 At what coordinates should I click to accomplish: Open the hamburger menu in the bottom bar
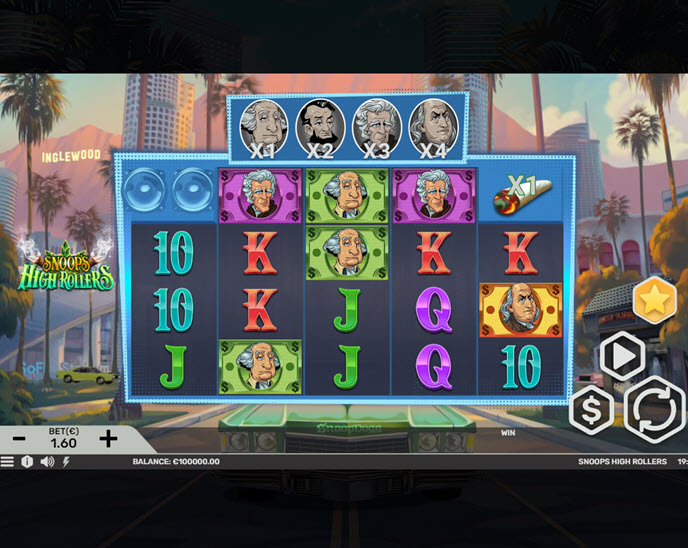[8, 462]
